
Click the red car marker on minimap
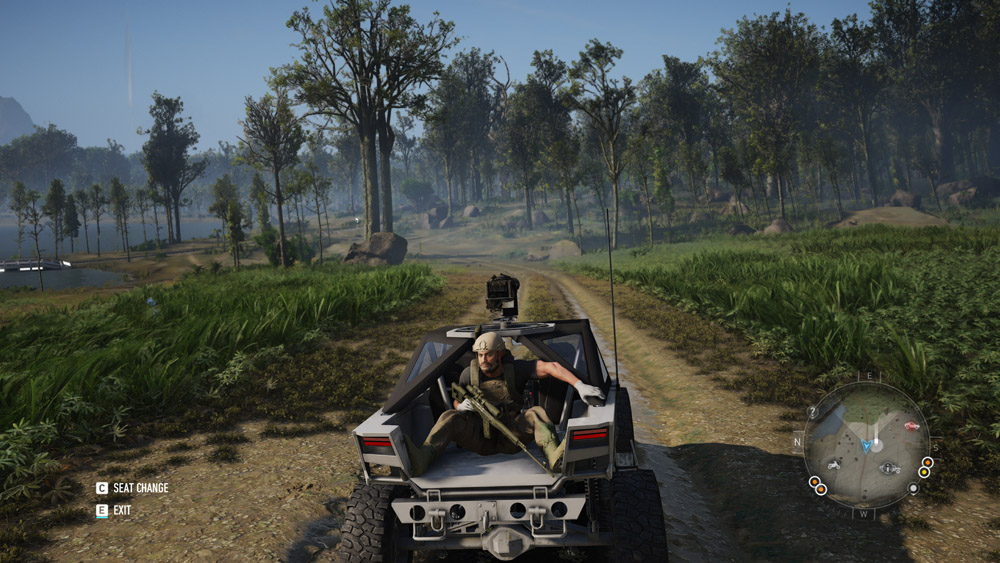910,426
